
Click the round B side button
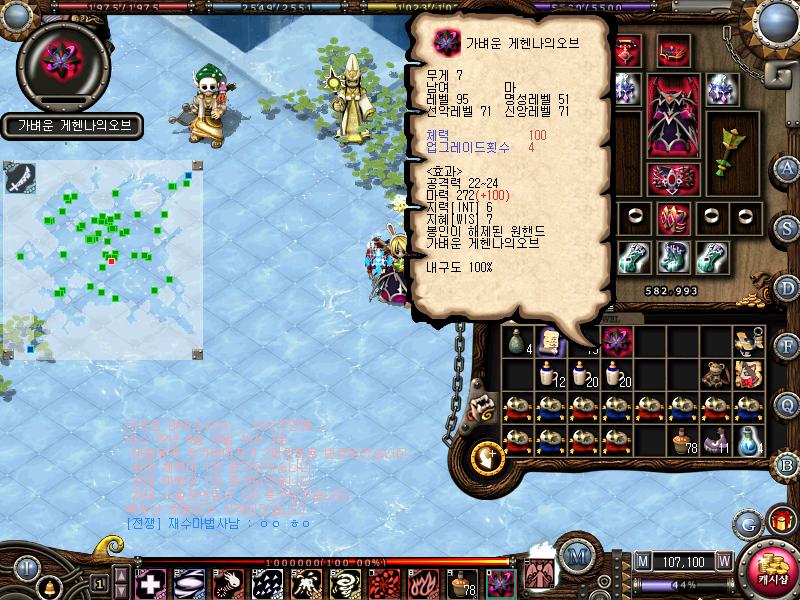point(788,463)
